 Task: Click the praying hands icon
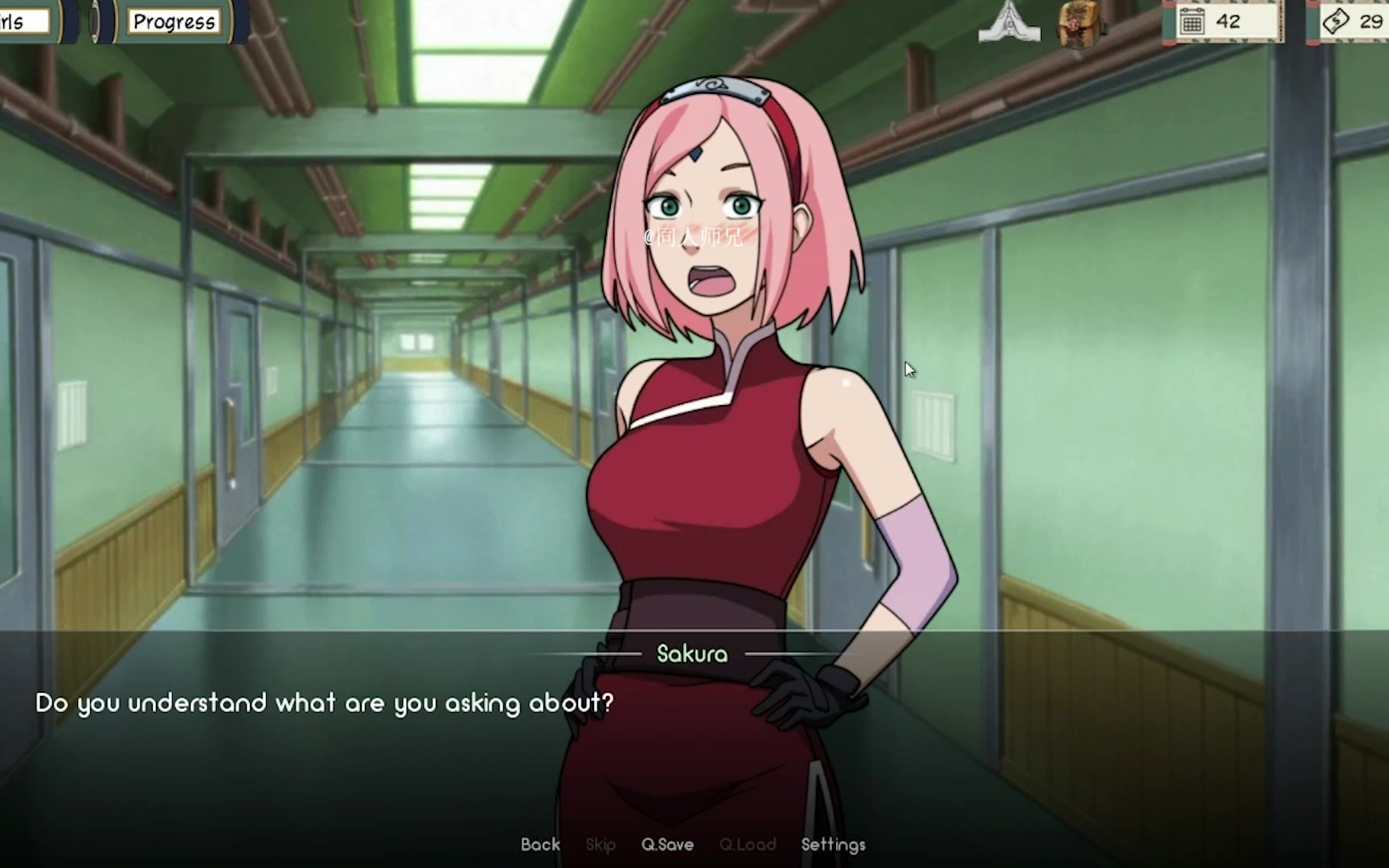1009,22
